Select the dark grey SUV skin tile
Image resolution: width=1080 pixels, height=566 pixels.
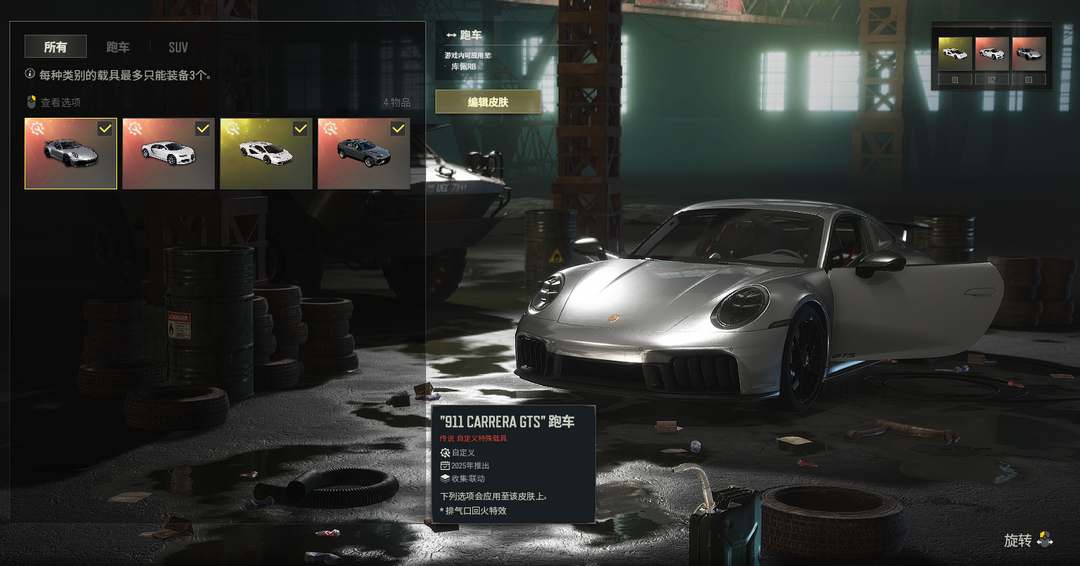(x=363, y=154)
